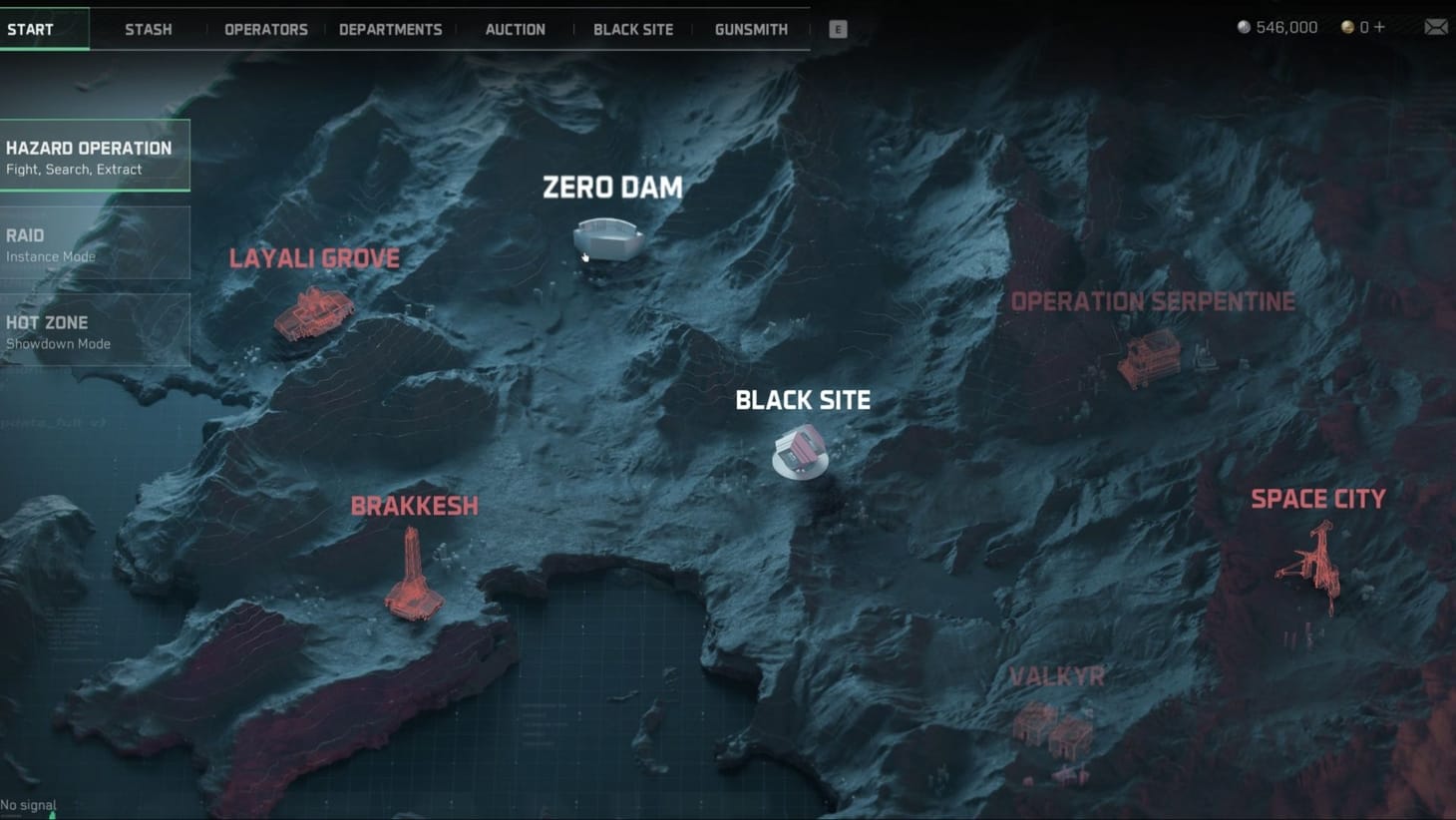The width and height of the screenshot is (1456, 820).
Task: Open the DEPARTMENTS tab
Action: (391, 29)
